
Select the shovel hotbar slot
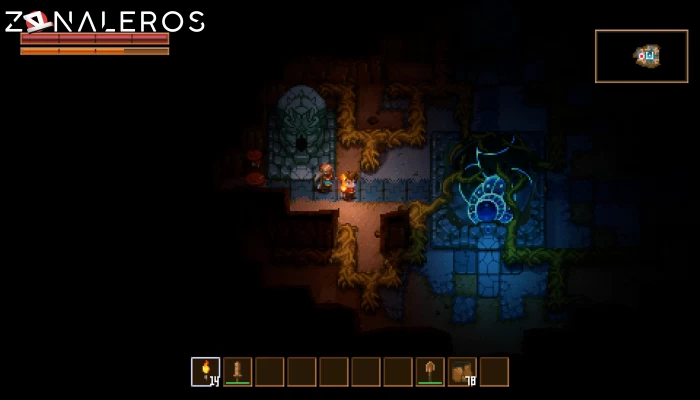pyautogui.click(x=430, y=372)
